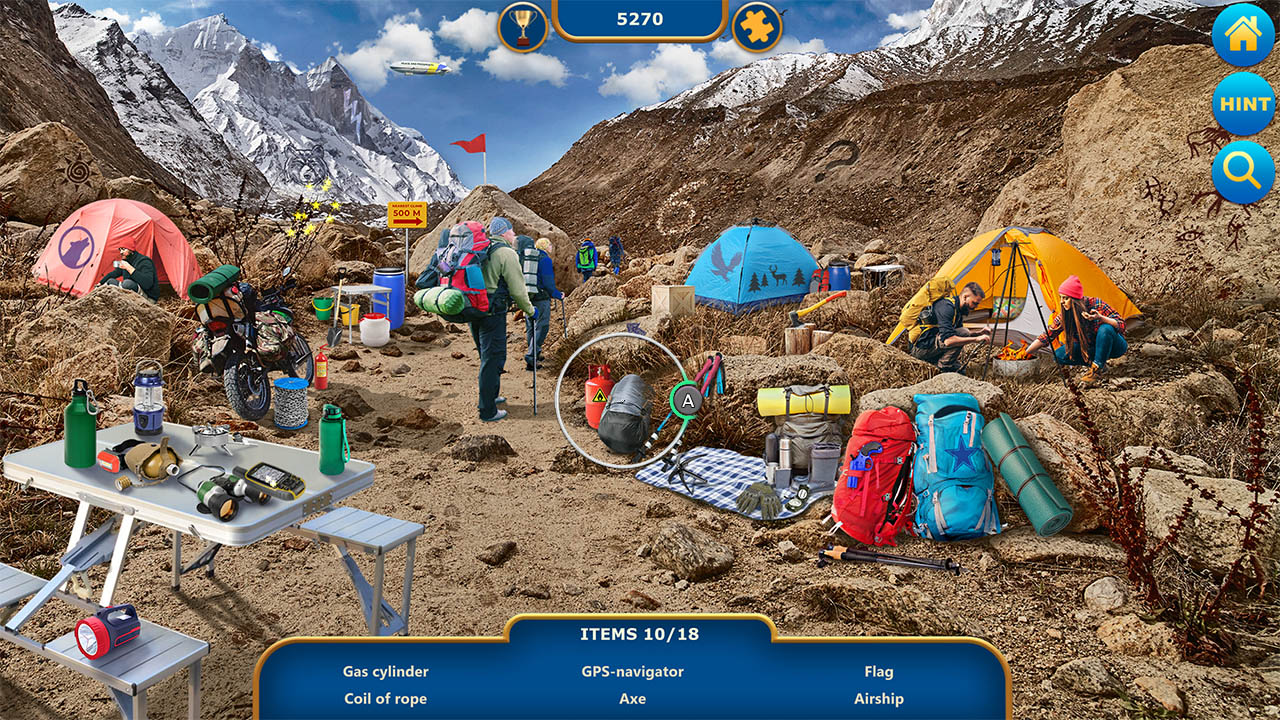1280x720 pixels.
Task: Click the score display showing 5270
Action: (640, 18)
